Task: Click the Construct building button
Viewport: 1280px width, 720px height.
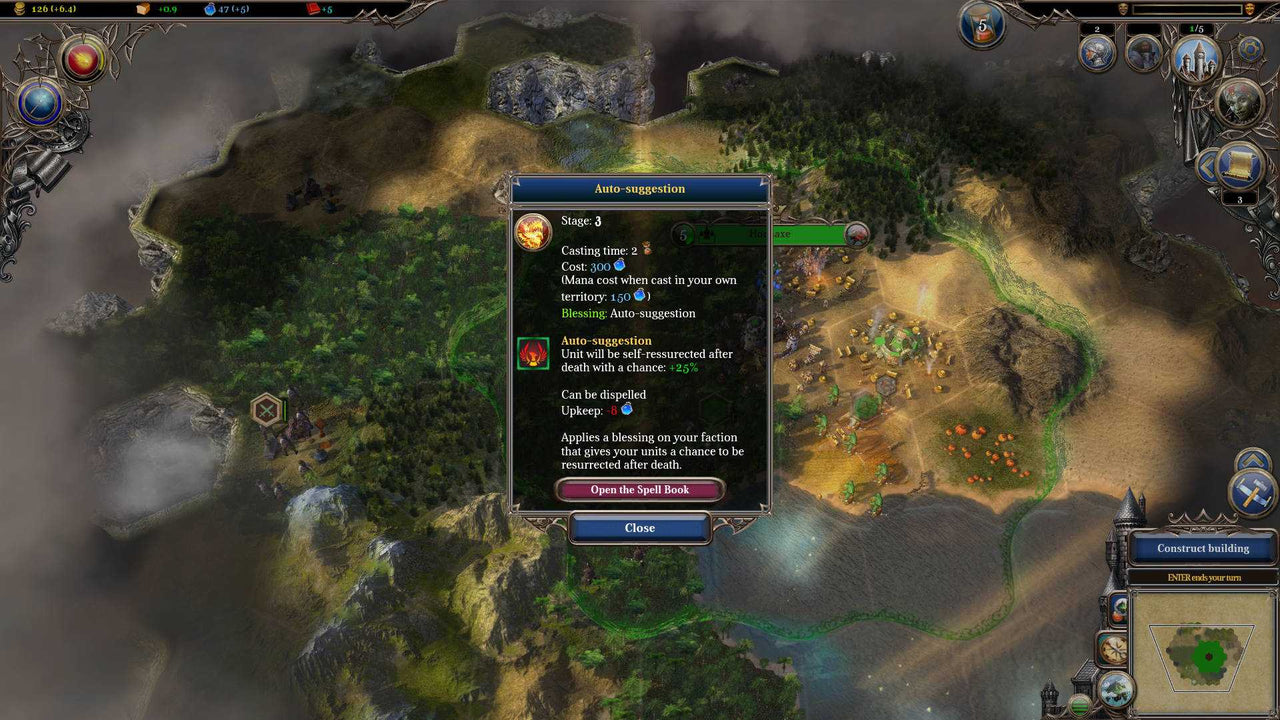Action: coord(1203,549)
